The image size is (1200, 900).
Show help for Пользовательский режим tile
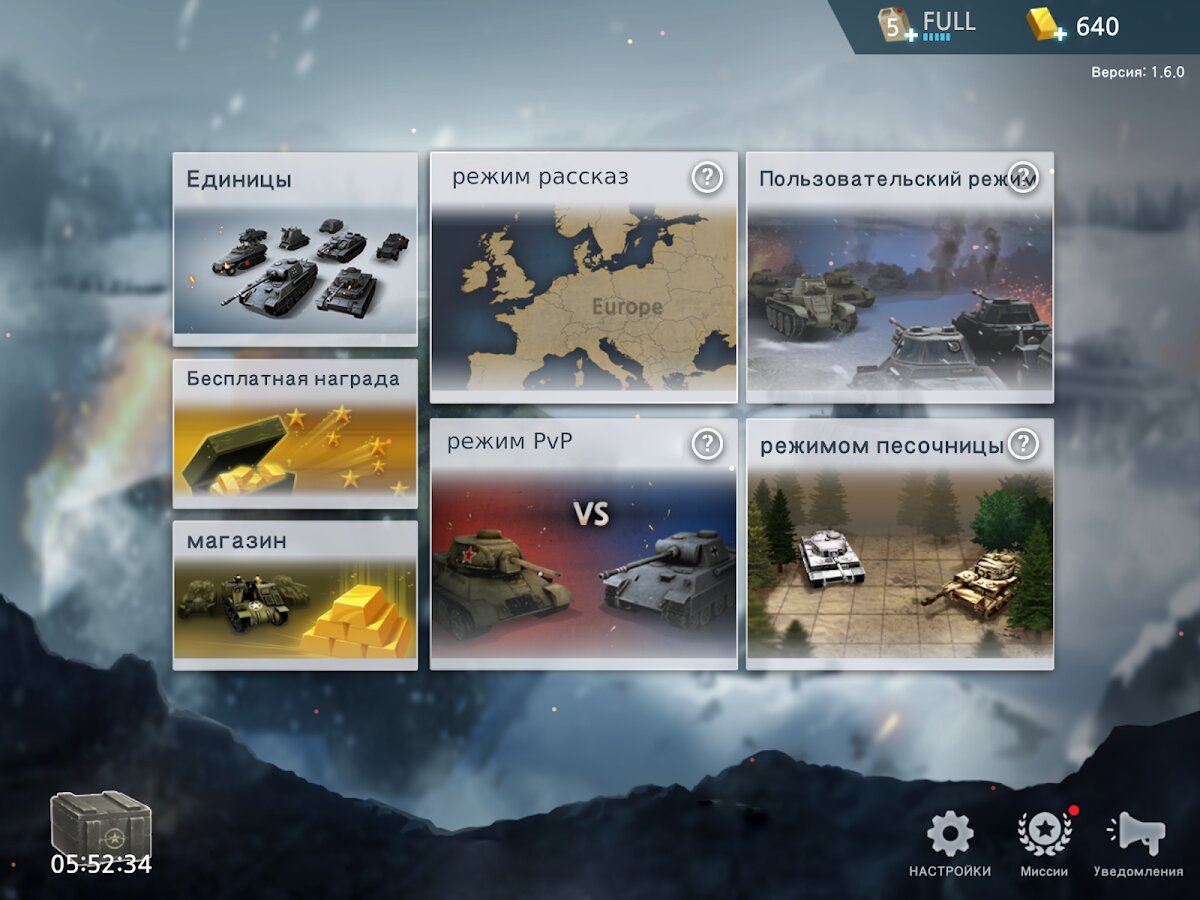[1022, 178]
